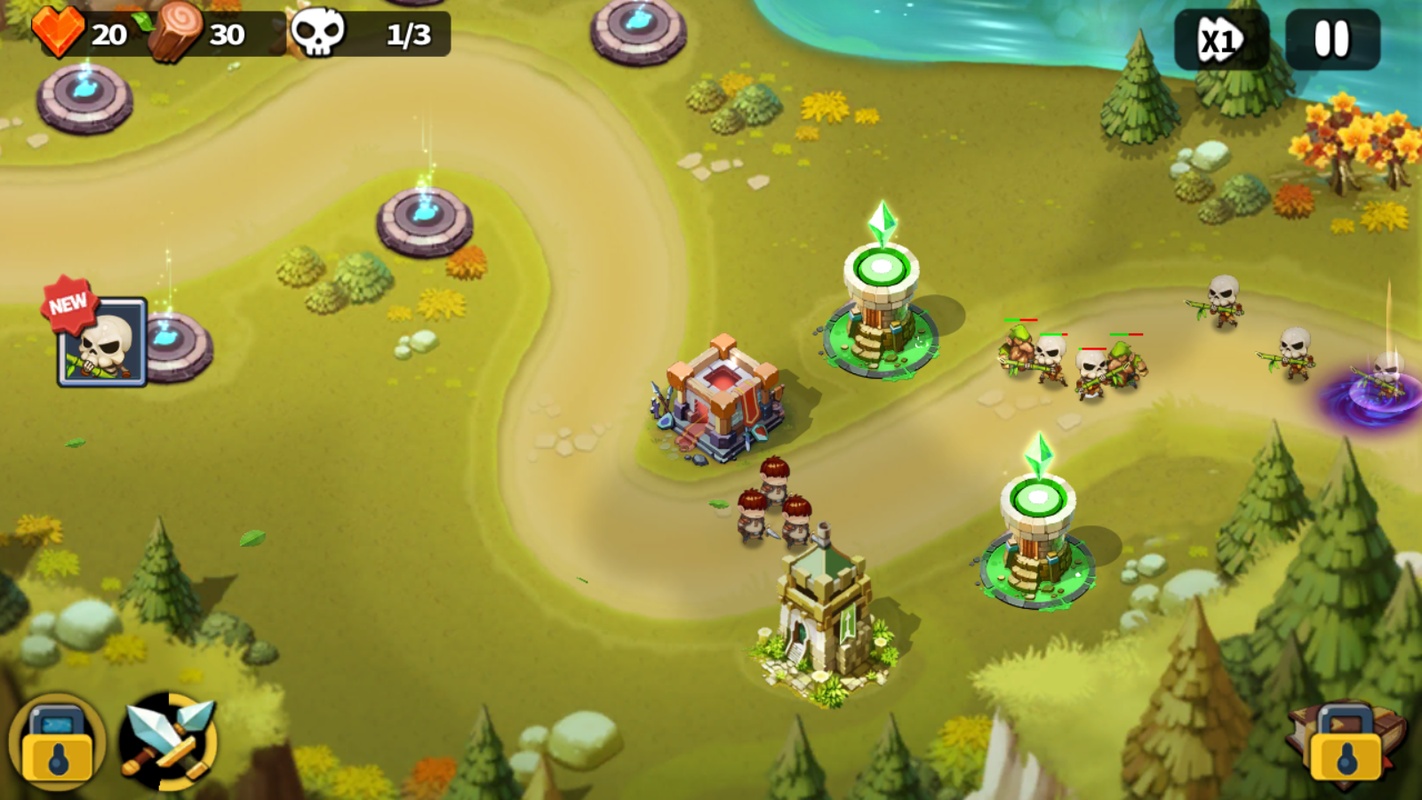Activate the crossed swords reinforcement ability
The image size is (1422, 800).
click(x=169, y=742)
